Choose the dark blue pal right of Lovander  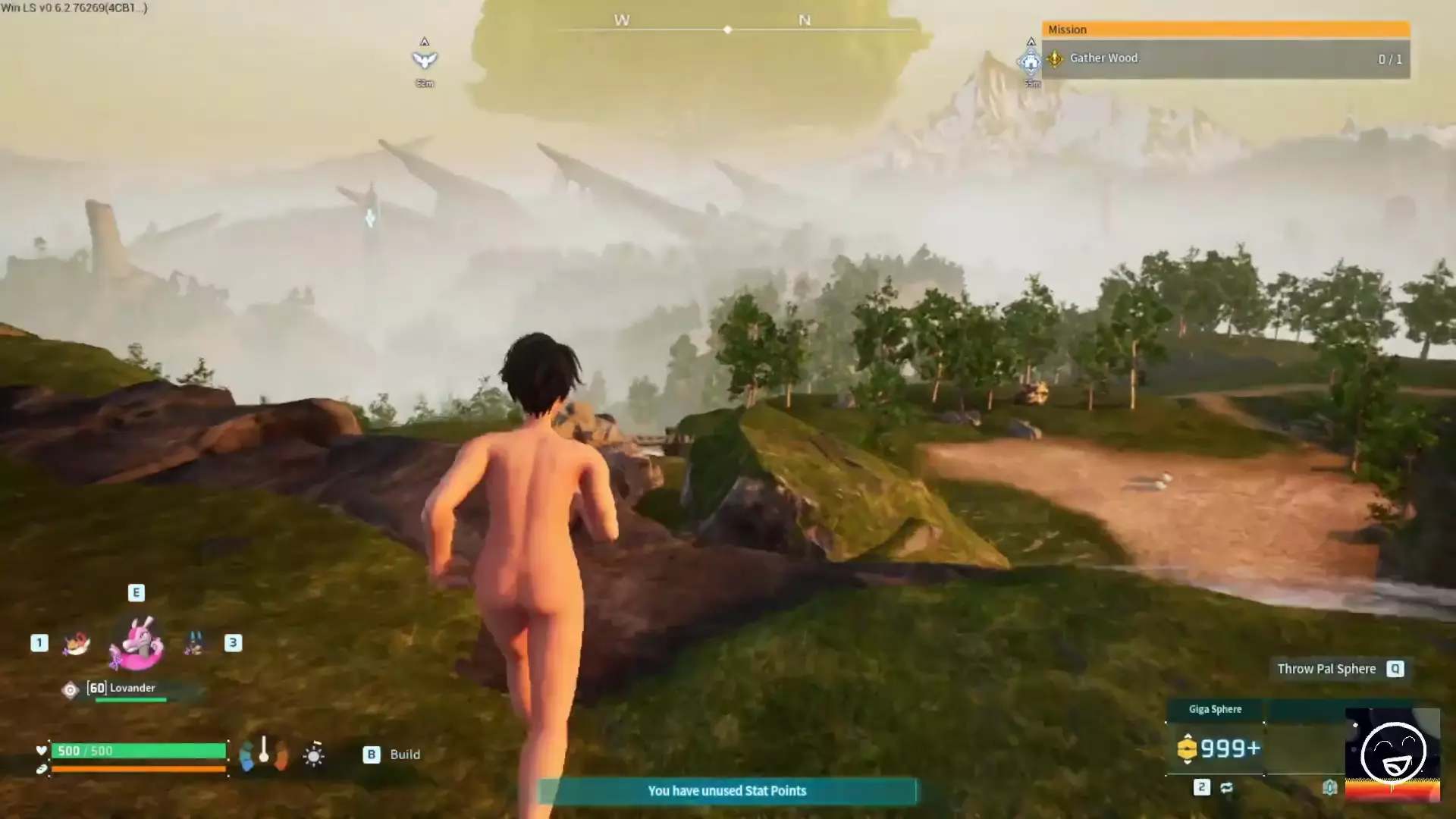(x=194, y=644)
